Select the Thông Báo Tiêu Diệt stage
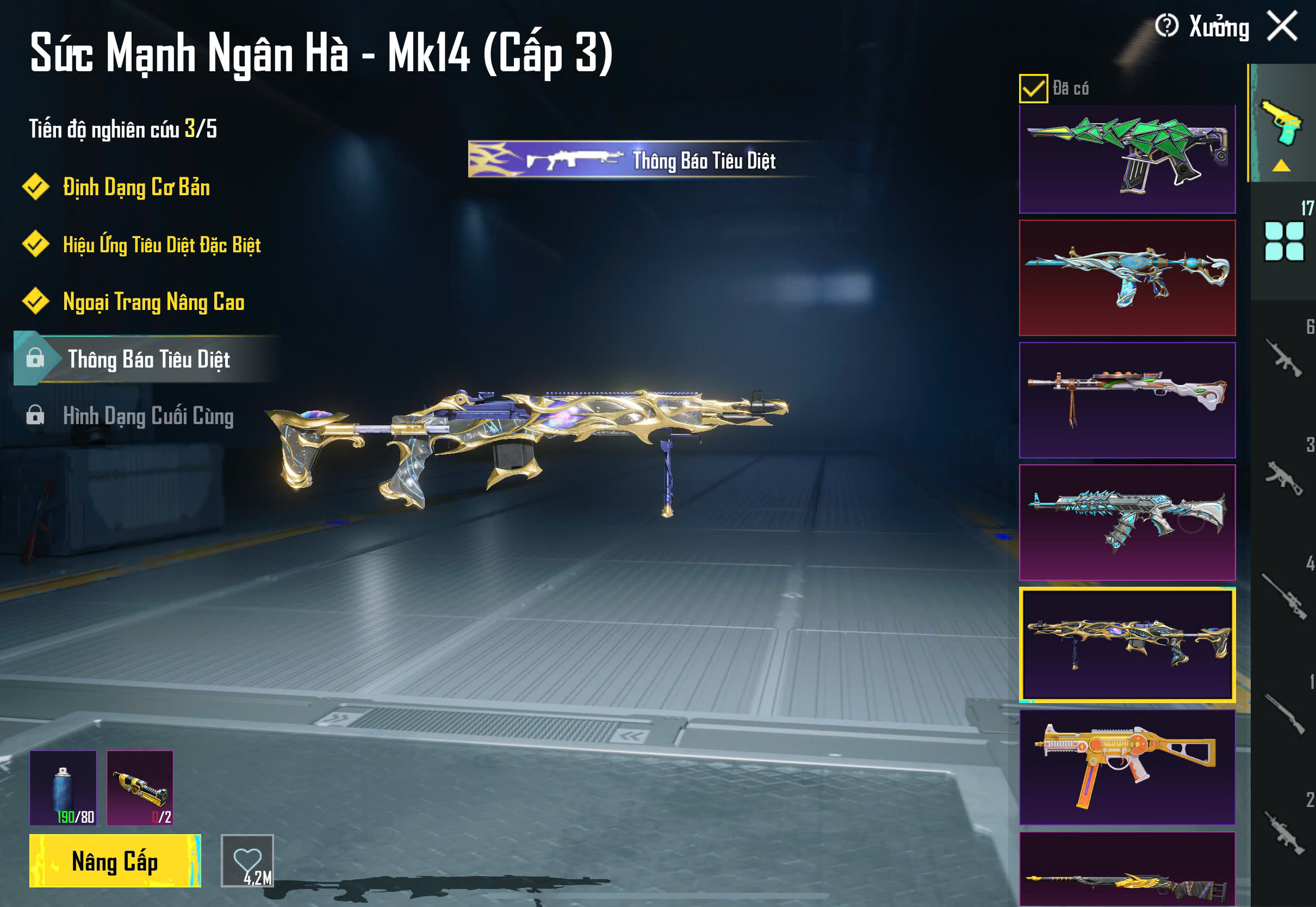The height and width of the screenshot is (907, 1316). 148,359
